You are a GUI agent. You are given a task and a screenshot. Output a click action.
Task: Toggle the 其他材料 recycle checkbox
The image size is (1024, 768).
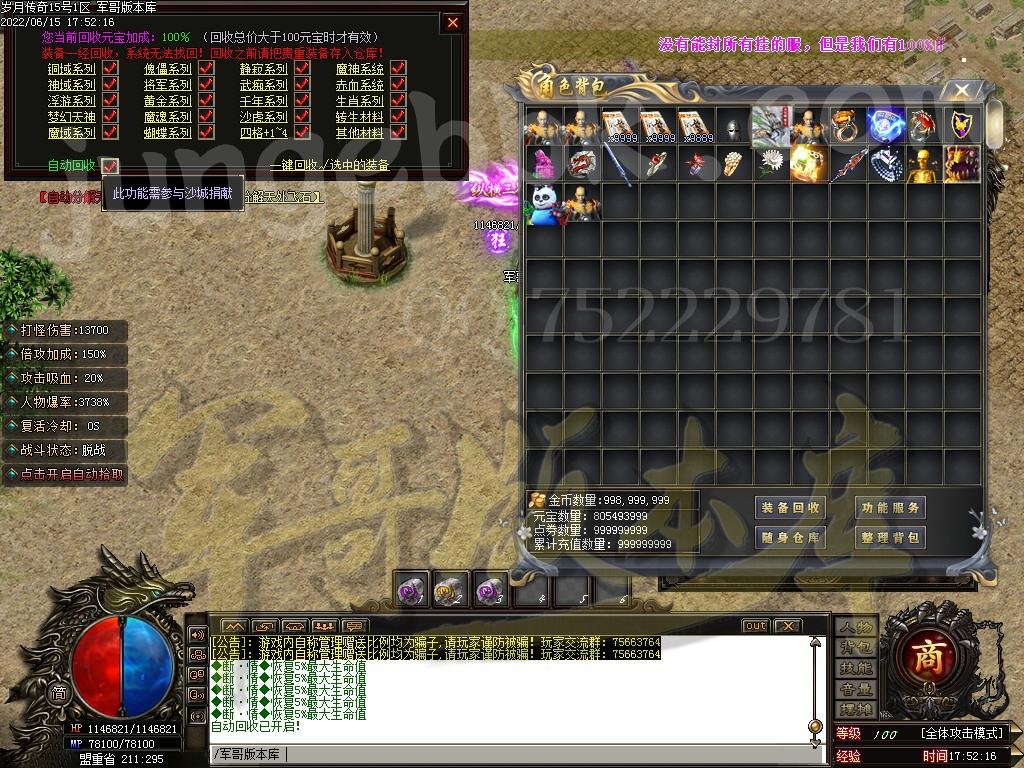click(x=398, y=132)
